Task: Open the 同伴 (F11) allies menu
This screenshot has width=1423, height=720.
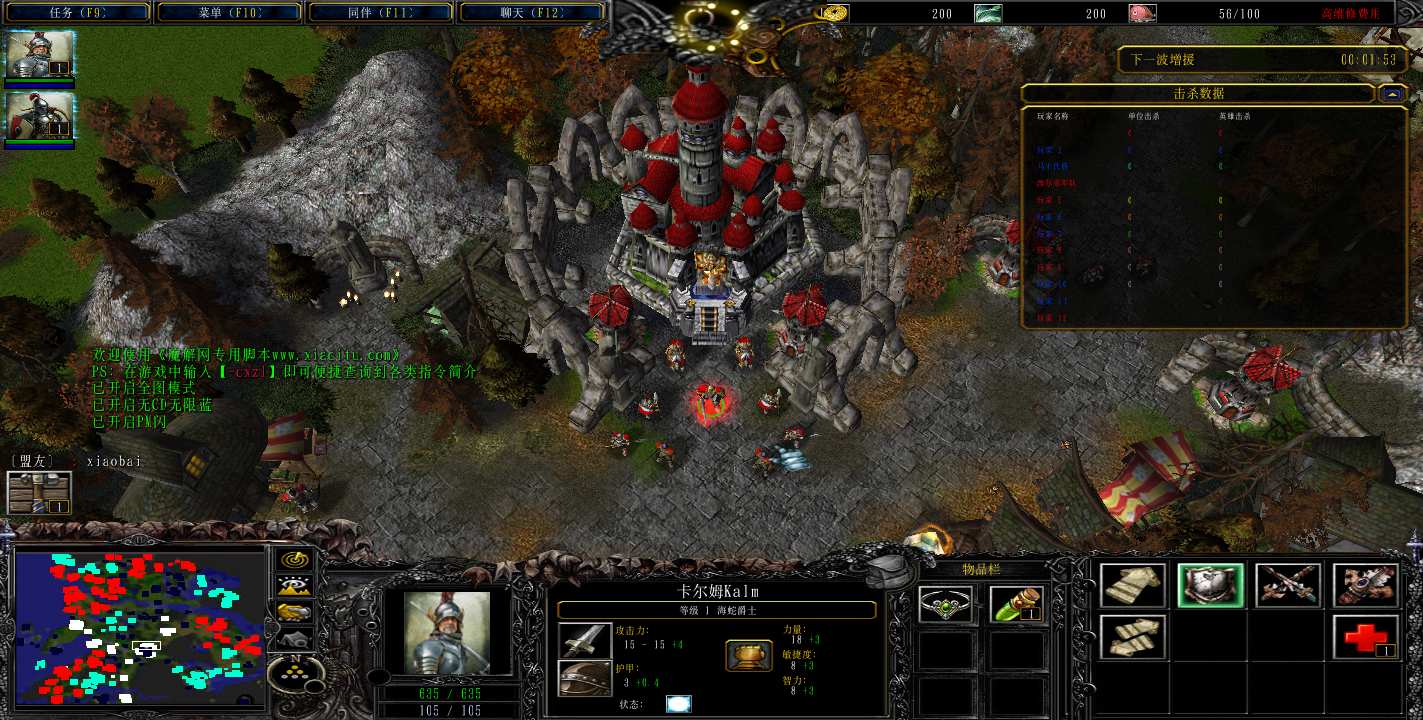Action: click(381, 13)
